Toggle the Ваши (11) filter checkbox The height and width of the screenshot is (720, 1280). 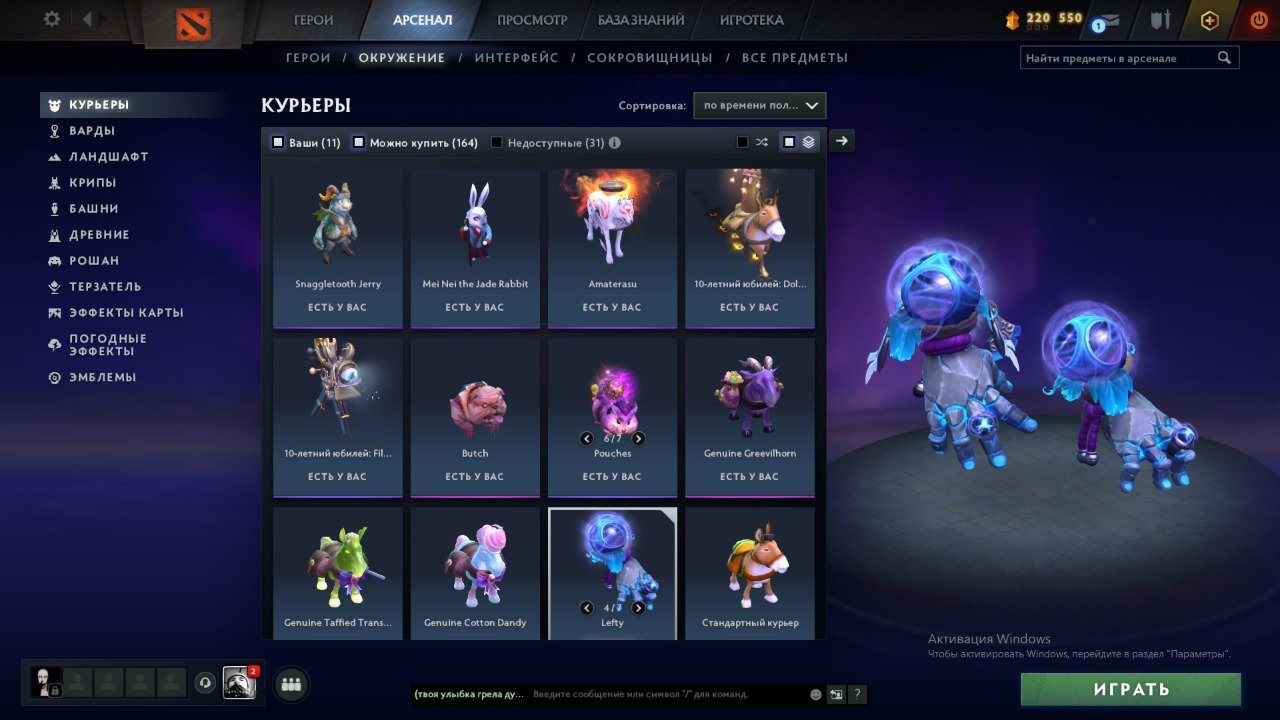point(278,142)
